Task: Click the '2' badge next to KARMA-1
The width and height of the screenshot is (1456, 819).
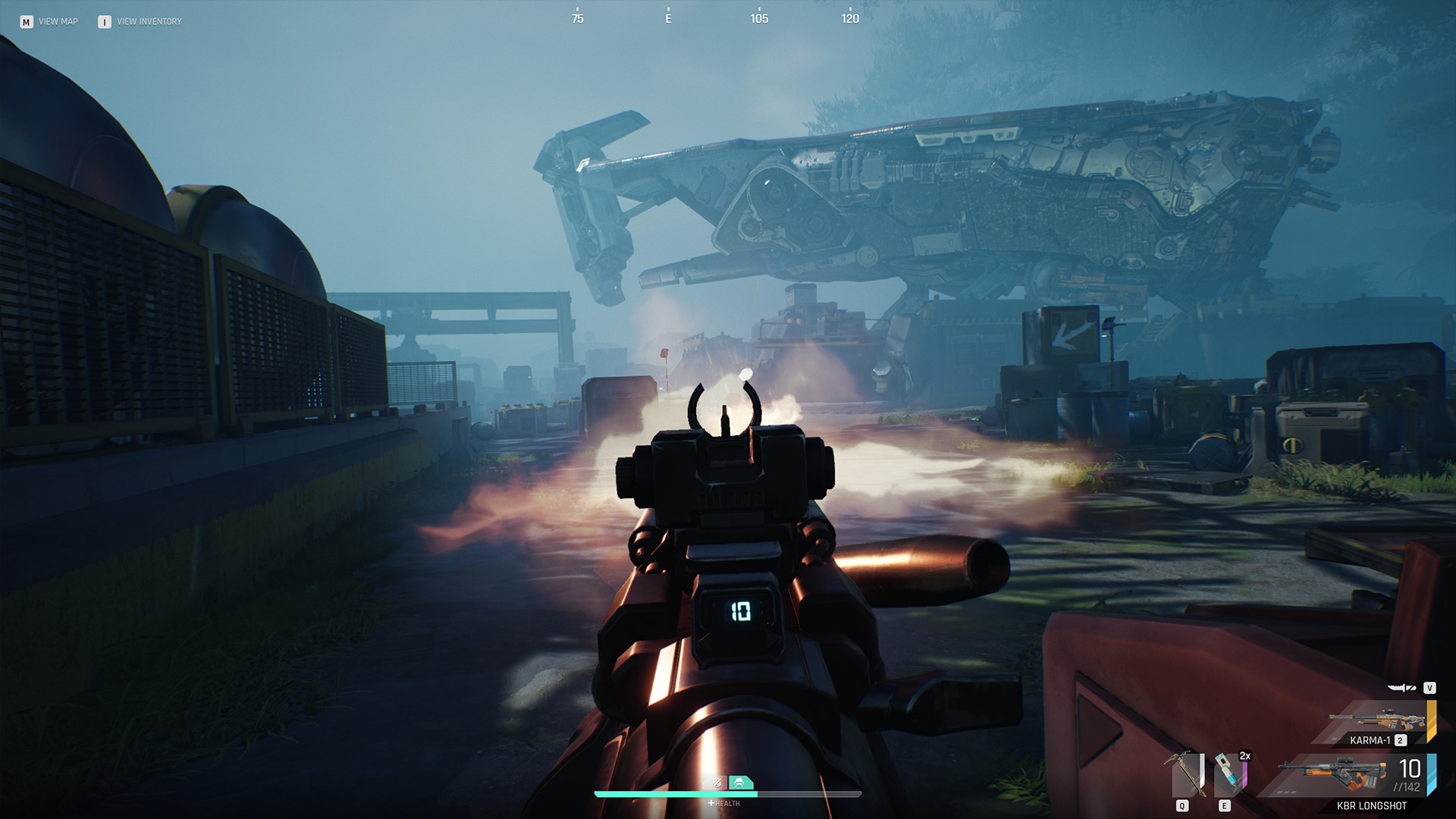Action: 1401,740
